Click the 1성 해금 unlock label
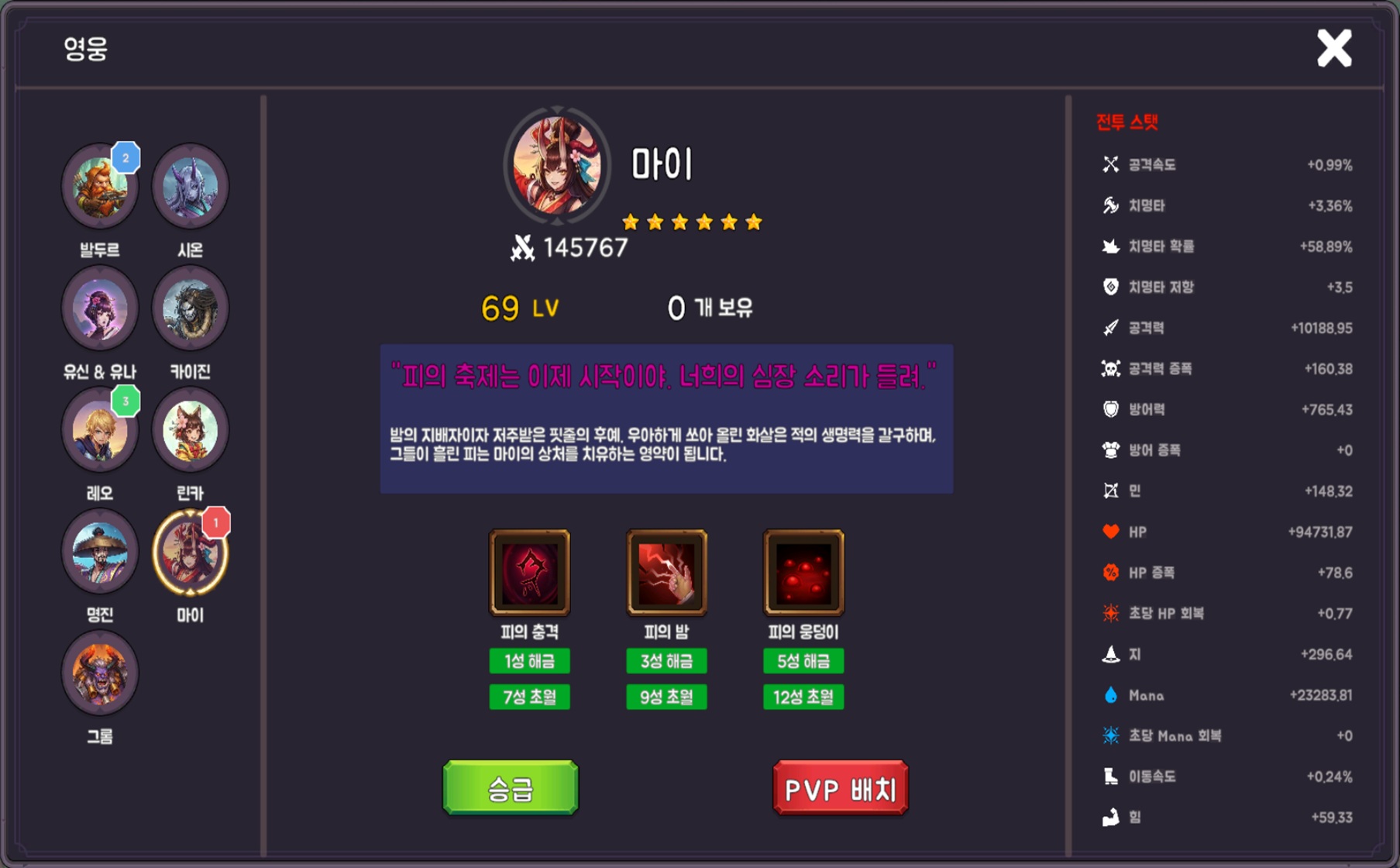 coord(530,660)
